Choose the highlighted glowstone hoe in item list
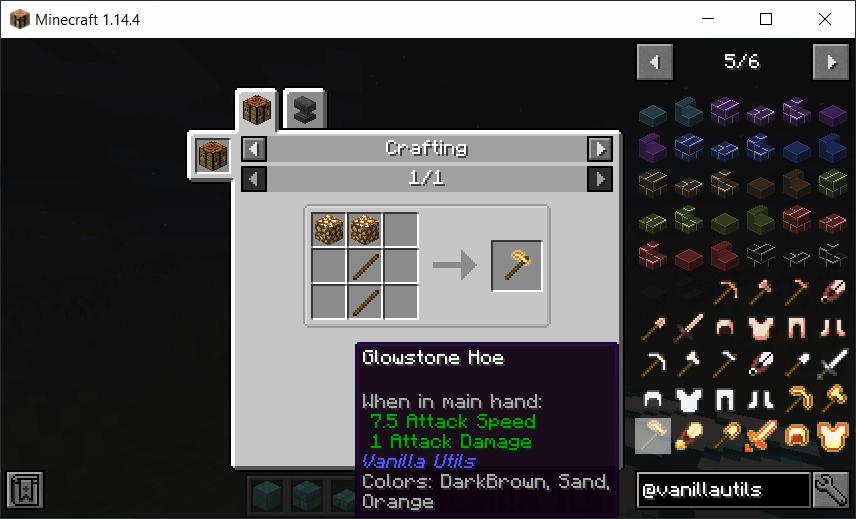Screen dimensions: 856x519 coord(653,437)
